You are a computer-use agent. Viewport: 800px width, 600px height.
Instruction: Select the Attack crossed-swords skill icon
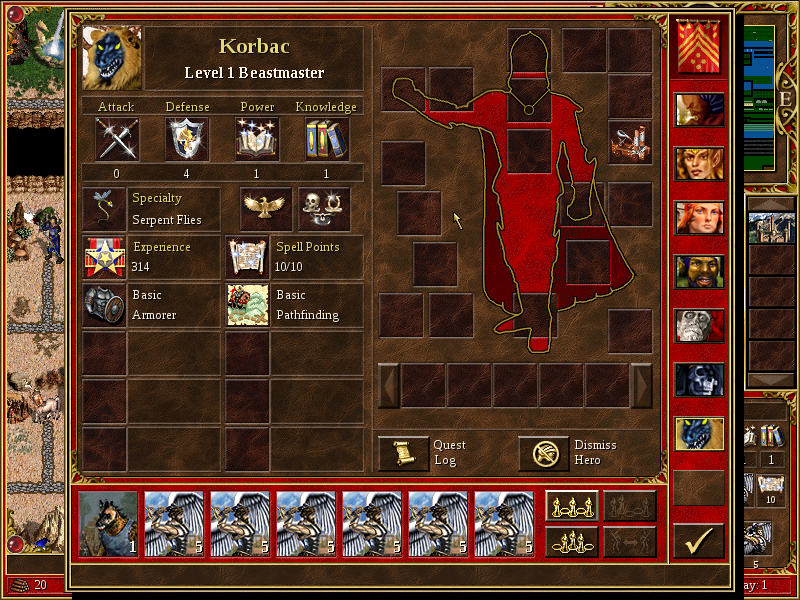click(x=117, y=139)
